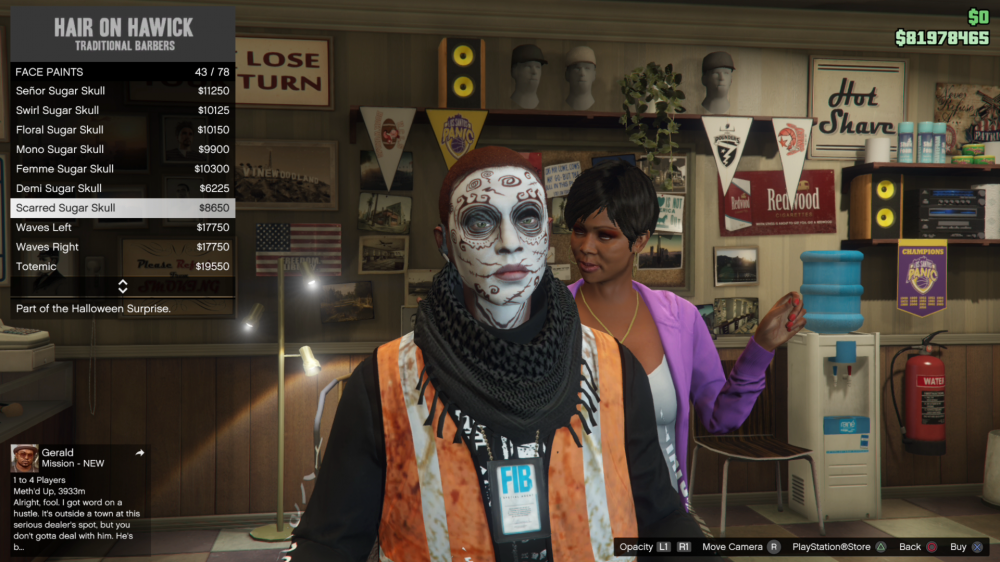The image size is (1000, 562).
Task: Click the highlighted Scarred Sugar Skull entry
Action: [122, 208]
